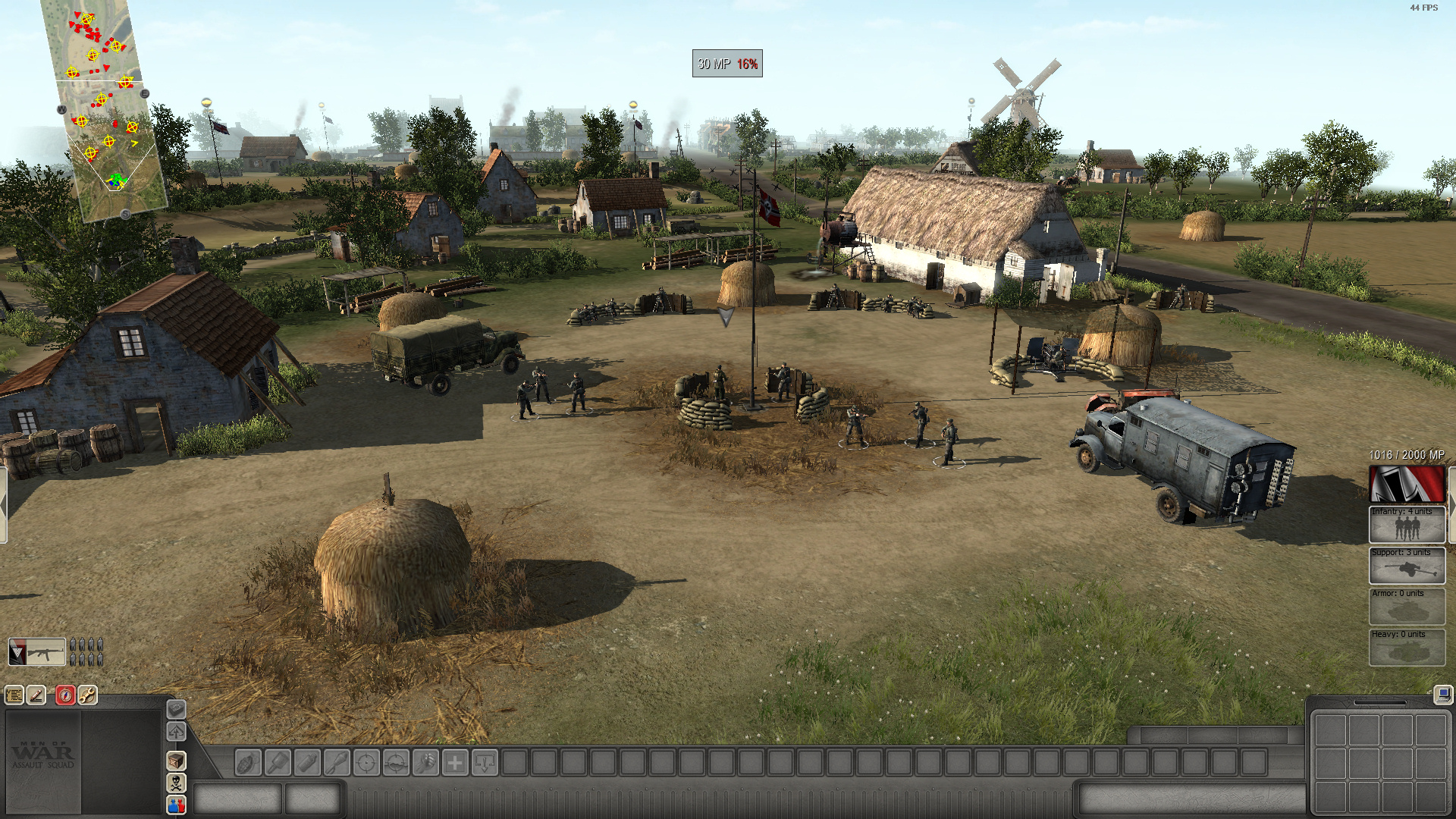The width and height of the screenshot is (1456, 819).
Task: Open the objectives list icon
Action: (x=14, y=695)
